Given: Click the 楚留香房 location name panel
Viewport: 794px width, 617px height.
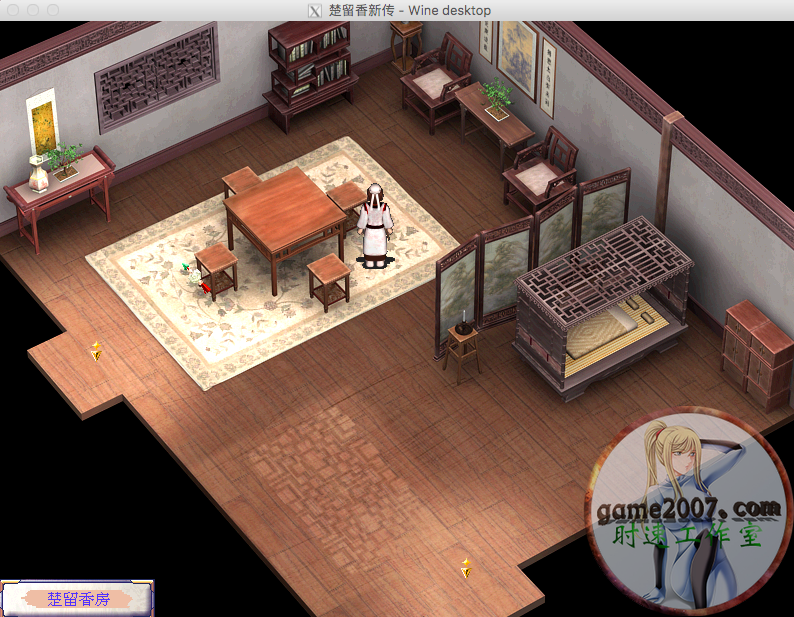Looking at the screenshot, I should 78,598.
